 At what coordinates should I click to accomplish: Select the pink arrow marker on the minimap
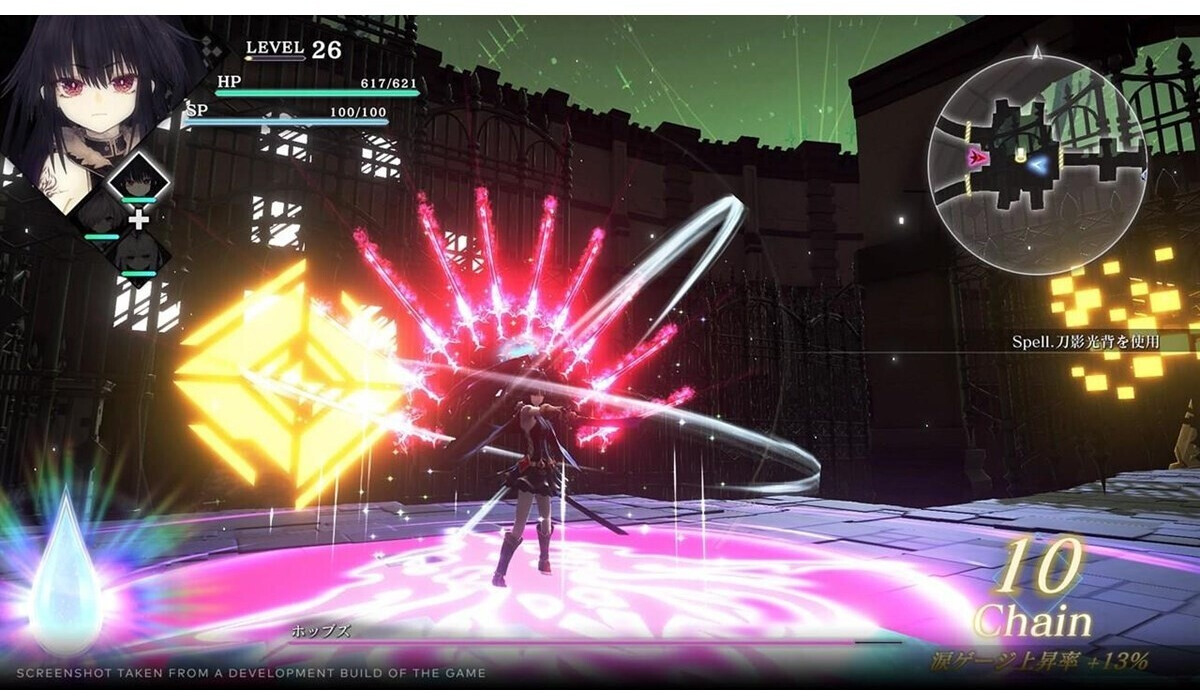[x=979, y=158]
